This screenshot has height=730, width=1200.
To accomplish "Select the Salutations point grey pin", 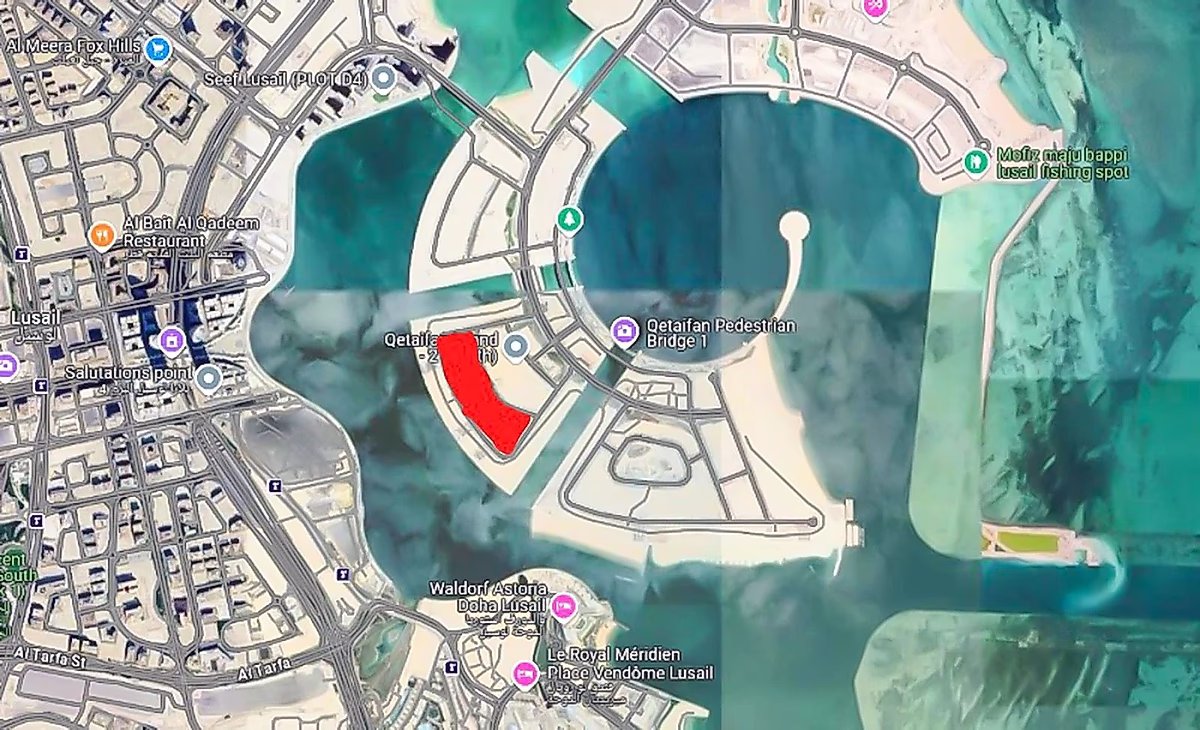I will (x=208, y=378).
